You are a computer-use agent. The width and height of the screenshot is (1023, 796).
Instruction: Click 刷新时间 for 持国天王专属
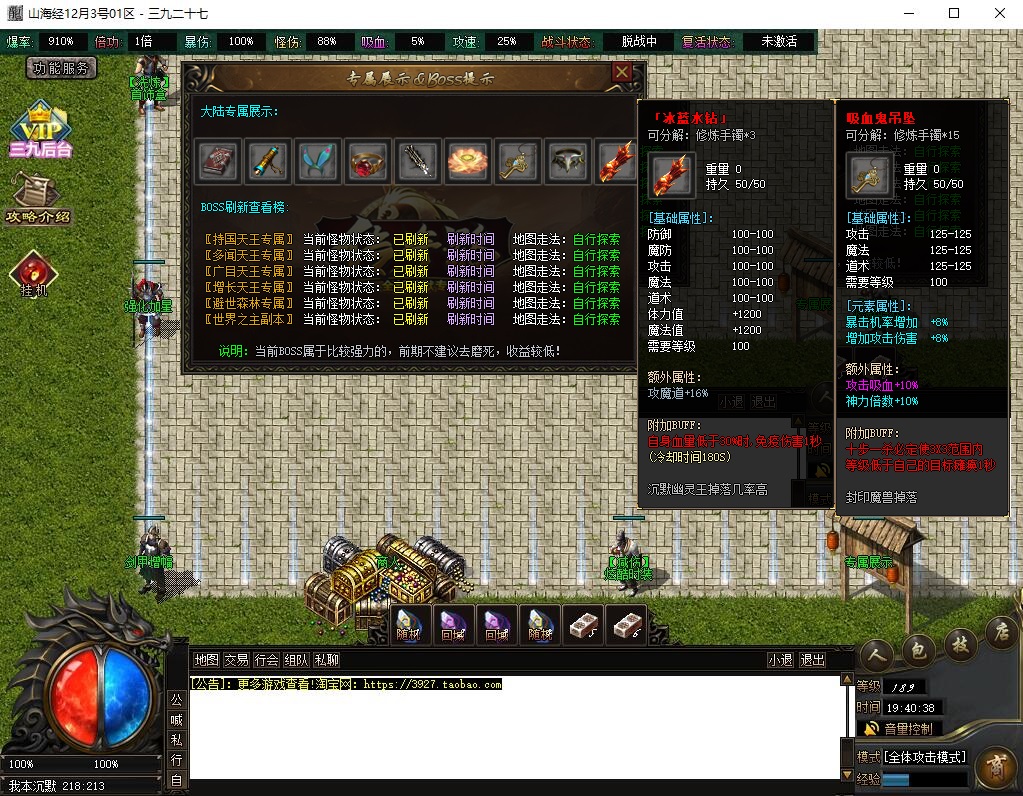(x=470, y=240)
